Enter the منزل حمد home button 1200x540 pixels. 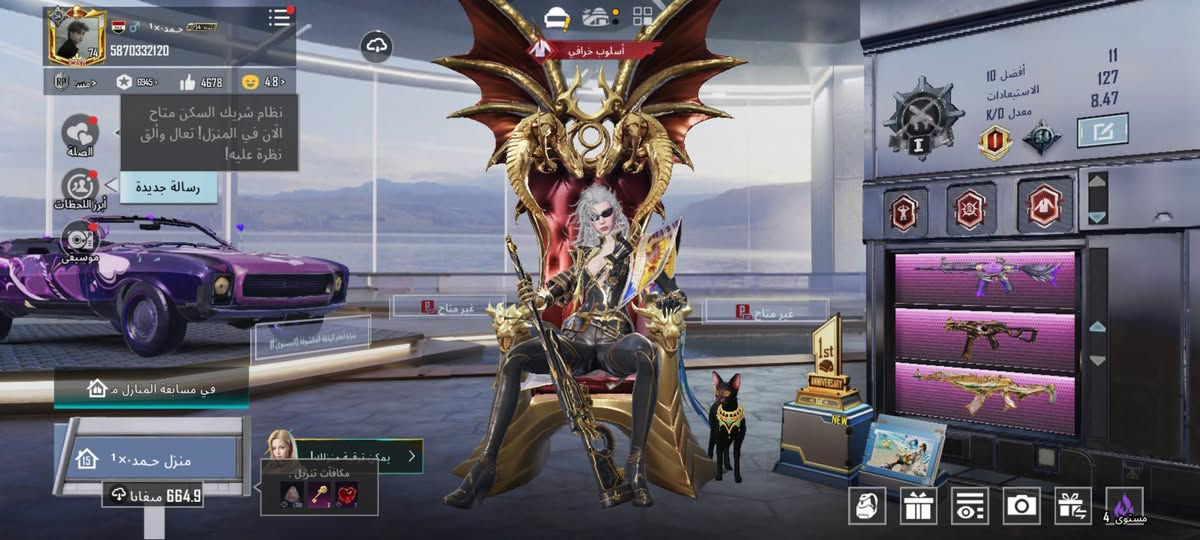pyautogui.click(x=150, y=459)
